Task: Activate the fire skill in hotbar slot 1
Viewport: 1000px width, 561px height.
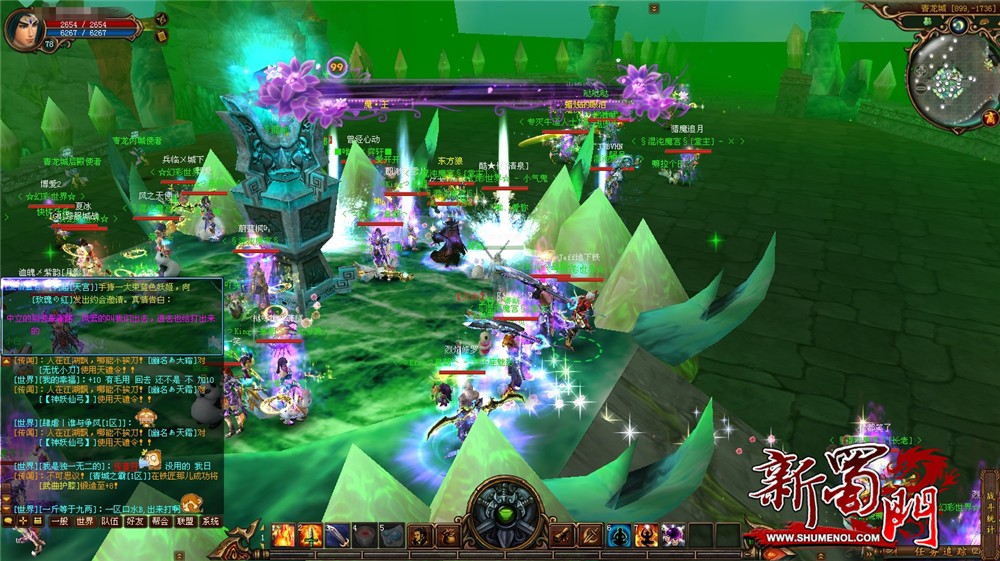Action: click(284, 536)
